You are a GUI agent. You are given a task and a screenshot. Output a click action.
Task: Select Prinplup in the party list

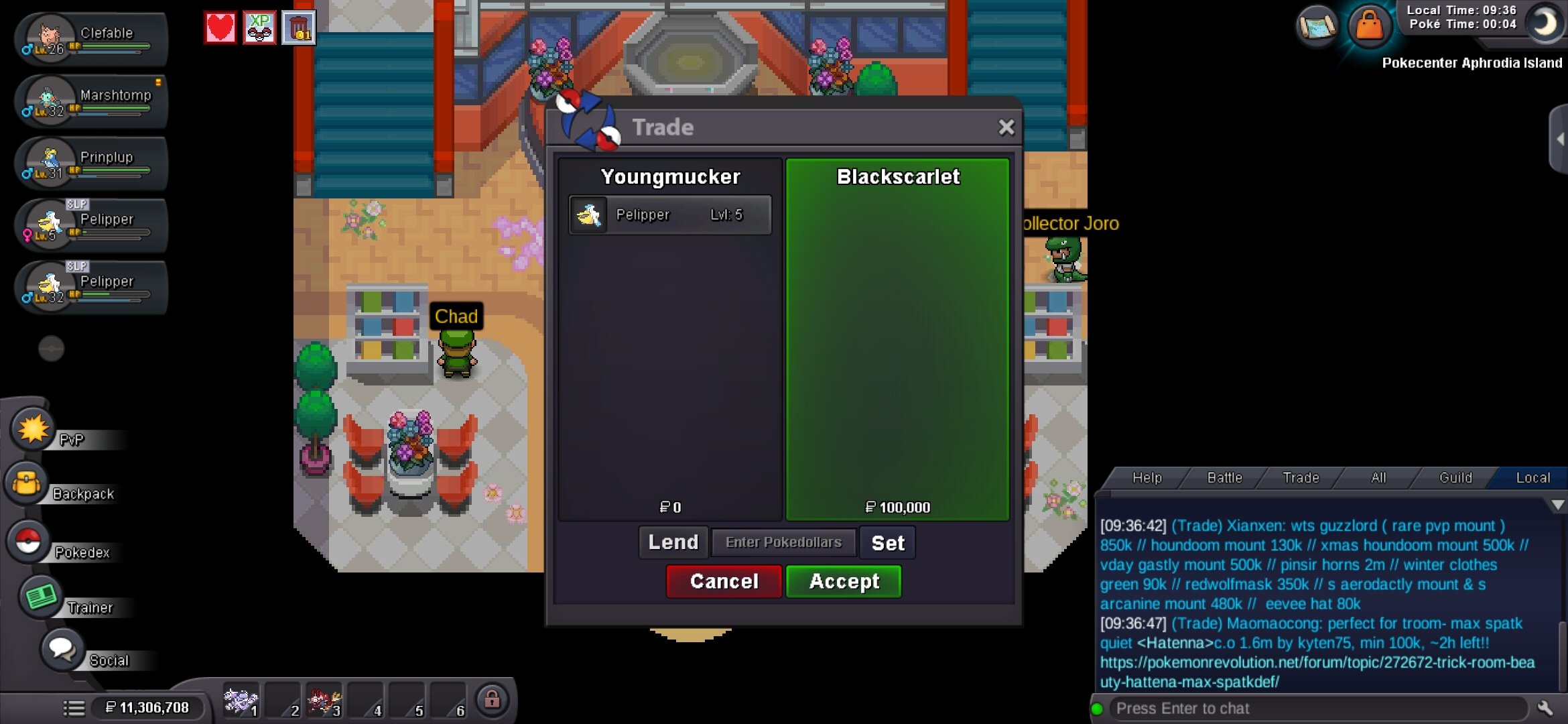(x=90, y=164)
